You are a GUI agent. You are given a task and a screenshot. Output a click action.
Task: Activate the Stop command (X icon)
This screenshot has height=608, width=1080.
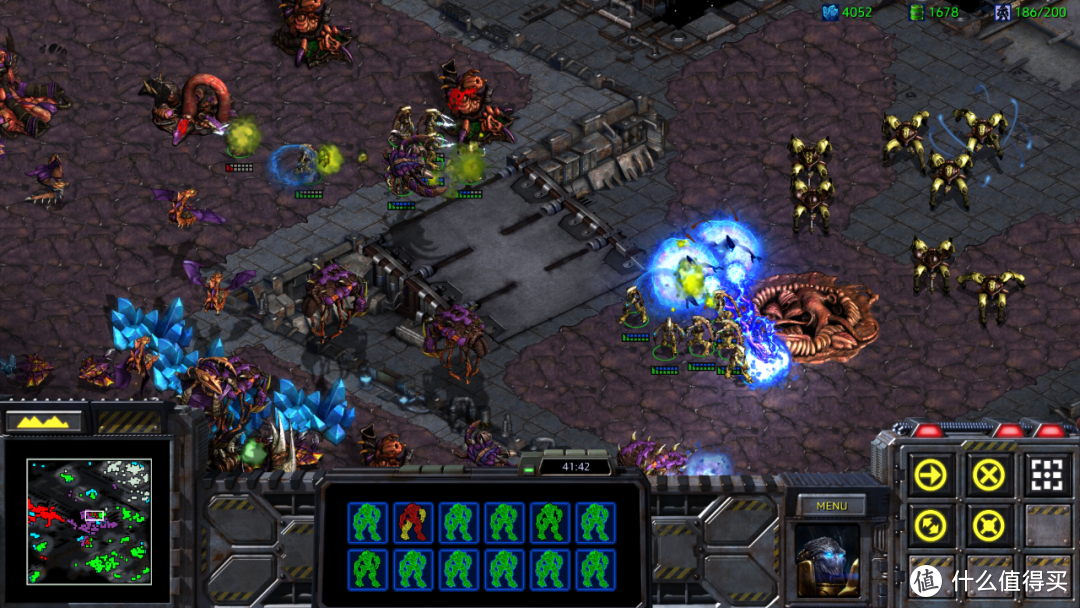point(988,475)
